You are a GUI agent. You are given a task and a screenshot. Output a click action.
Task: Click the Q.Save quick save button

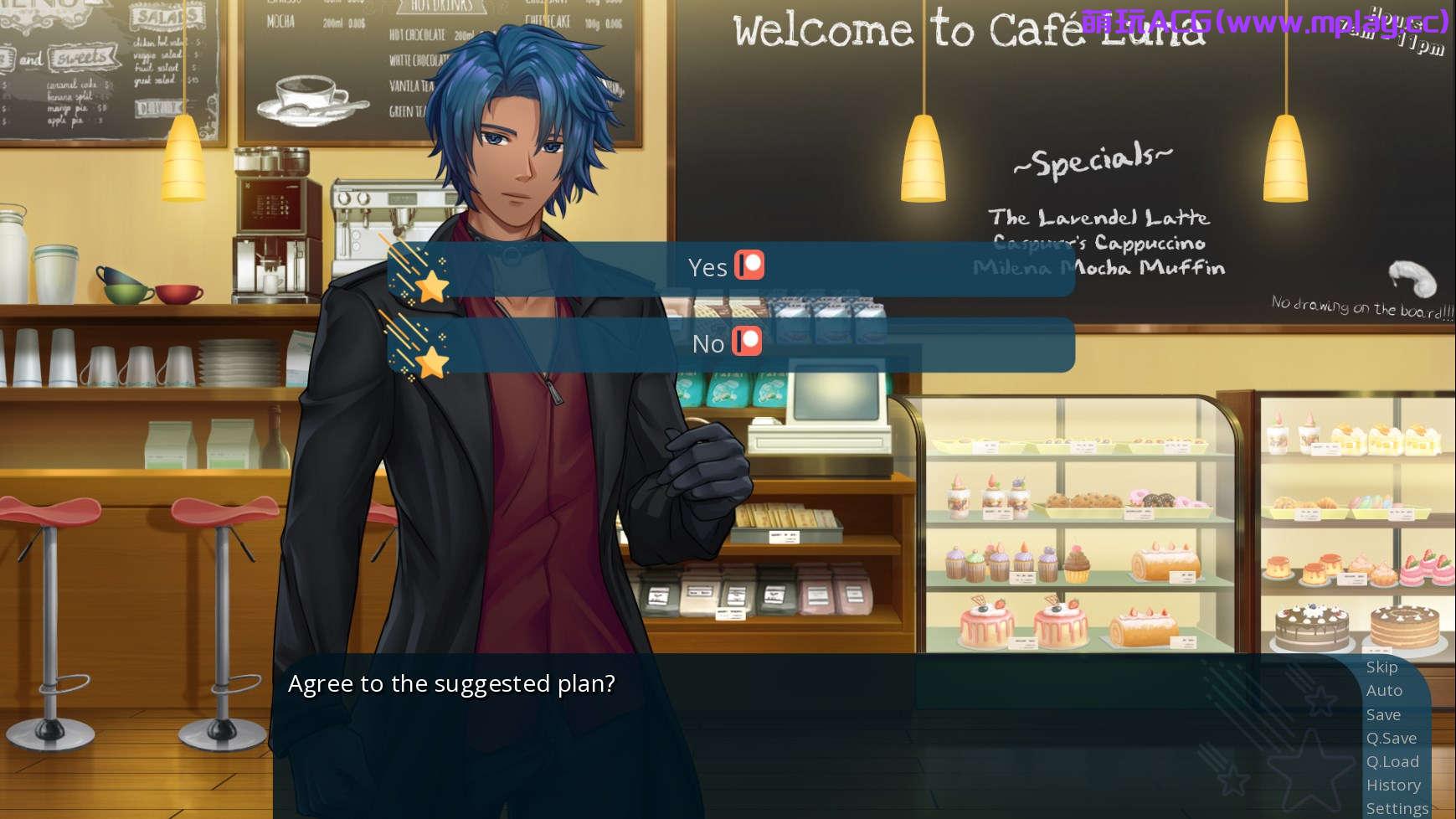point(1391,739)
